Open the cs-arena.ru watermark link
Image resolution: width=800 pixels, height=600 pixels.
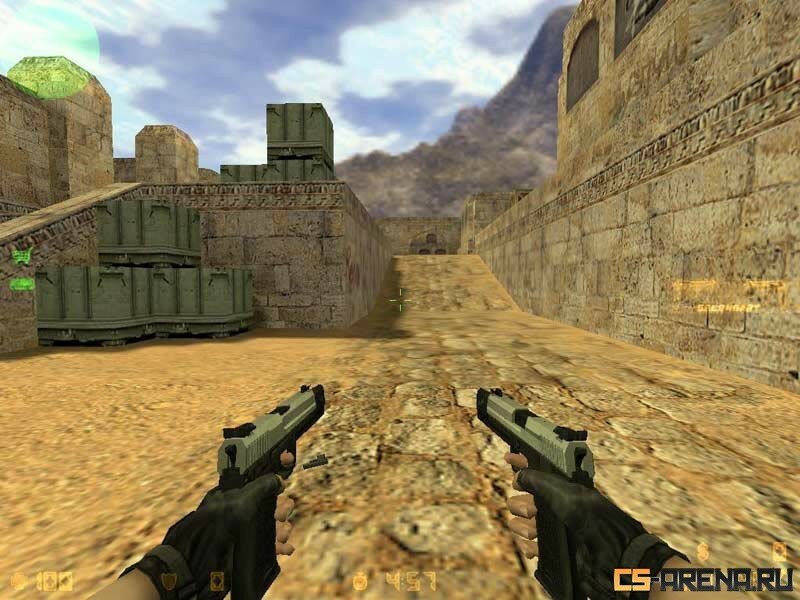click(703, 579)
